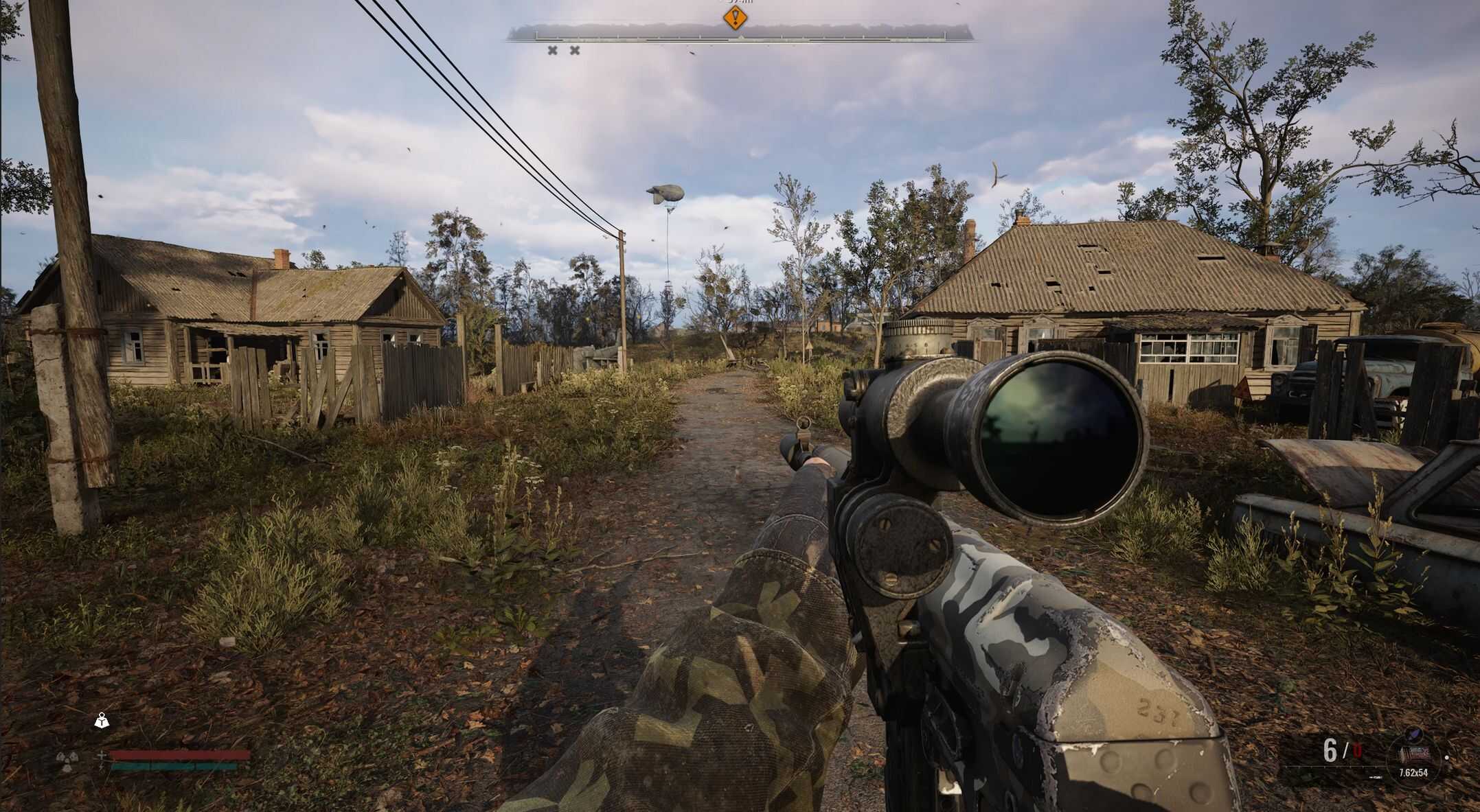Click the ammo counter showing 6
The height and width of the screenshot is (812, 1480).
coord(1330,750)
